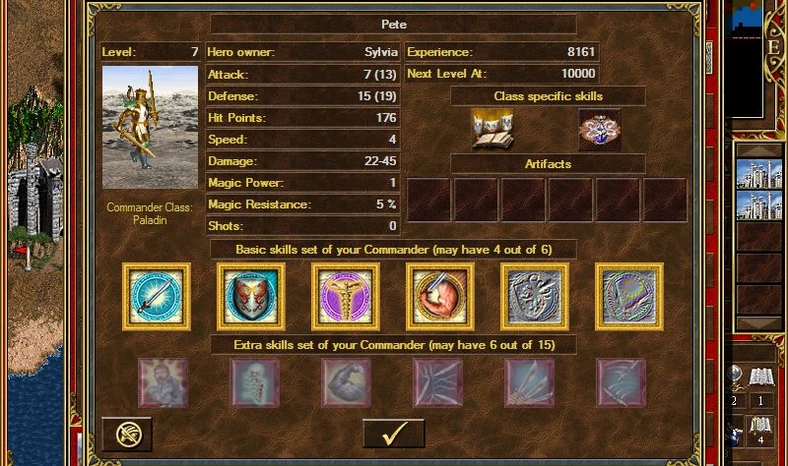
Task: Select the sword Attack basic skill
Action: [157, 297]
